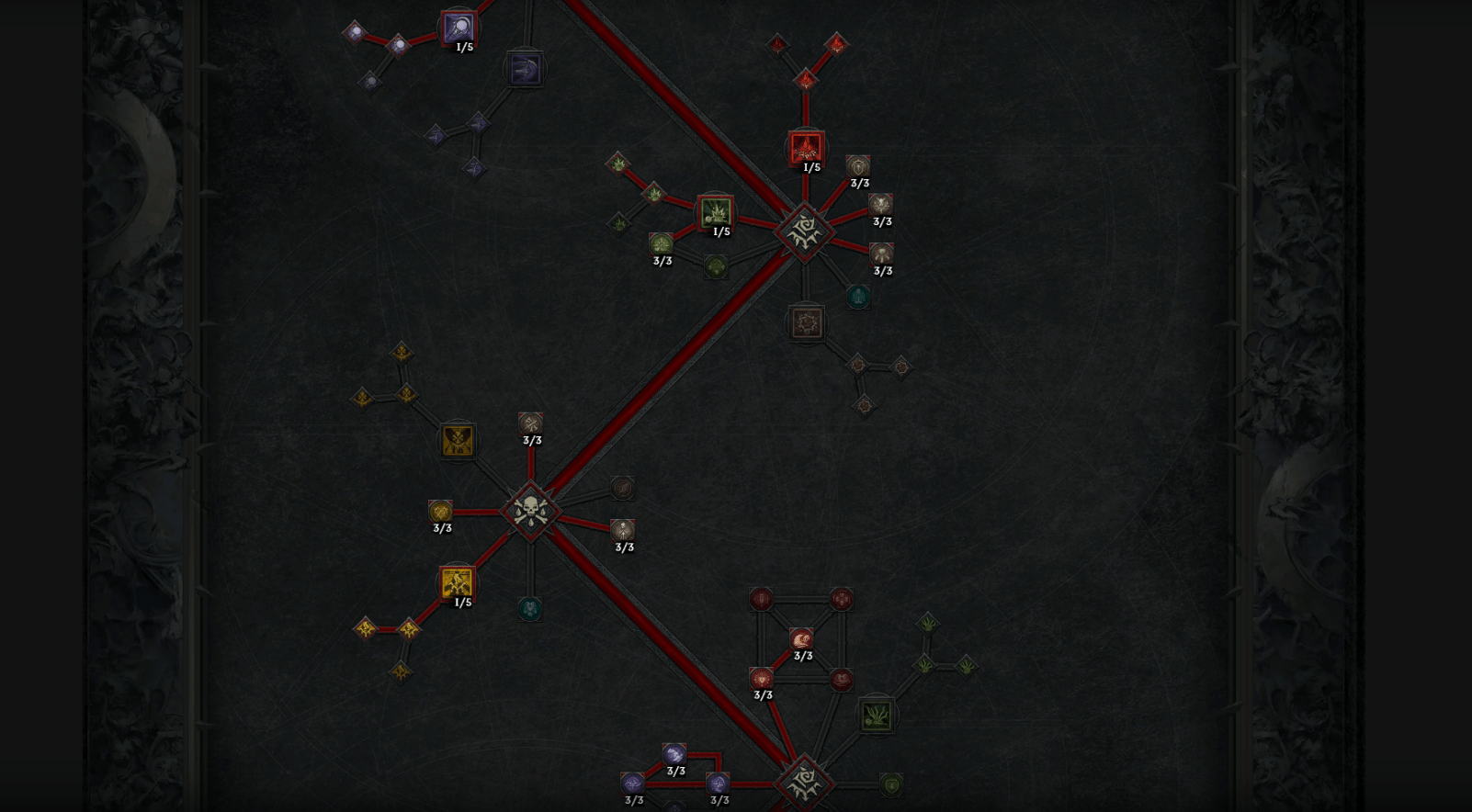Select the unallocated brown spiked-ring square skill node
Image resolution: width=1472 pixels, height=812 pixels.
coord(806,323)
